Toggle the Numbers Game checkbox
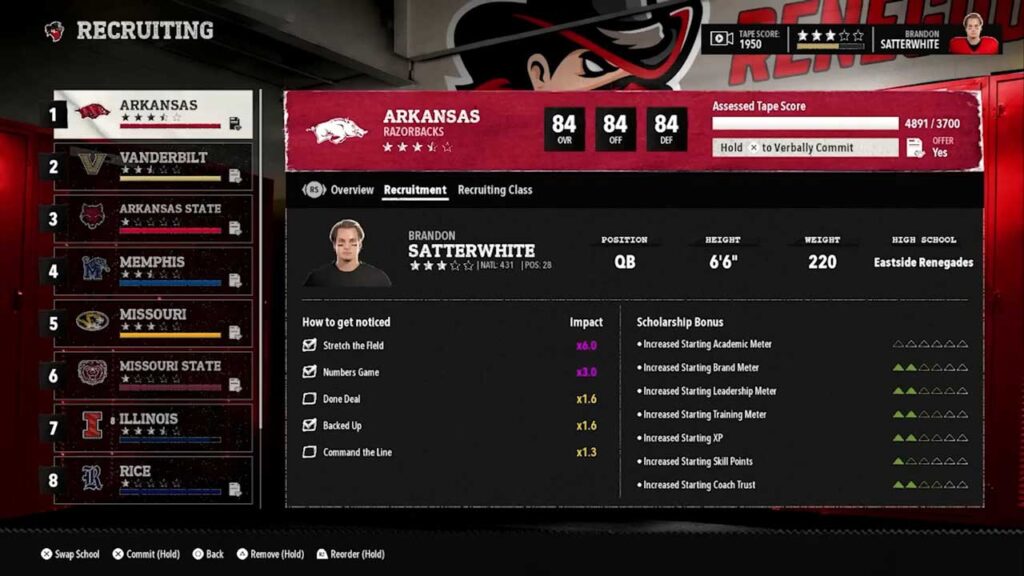Image resolution: width=1024 pixels, height=576 pixels. click(x=309, y=372)
